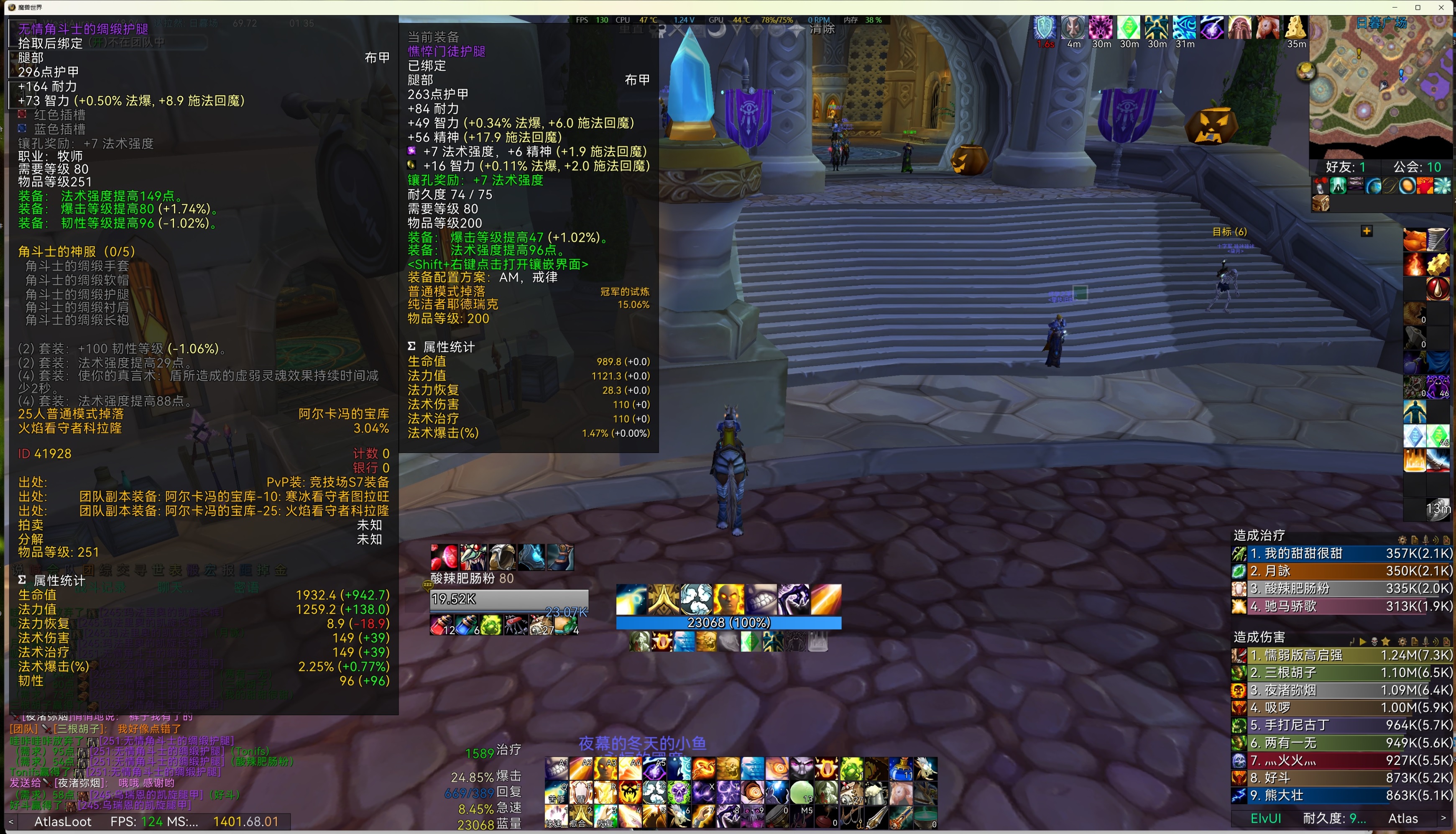Click the cheese buff icon
Image resolution: width=1456 pixels, height=834 pixels.
[x=1296, y=28]
